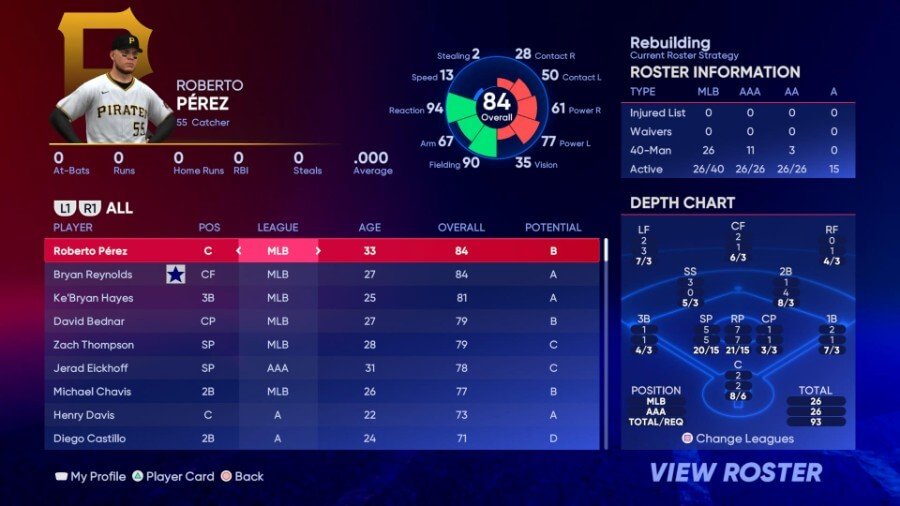Open My Profile
Viewport: 900px width, 506px height.
tap(90, 477)
